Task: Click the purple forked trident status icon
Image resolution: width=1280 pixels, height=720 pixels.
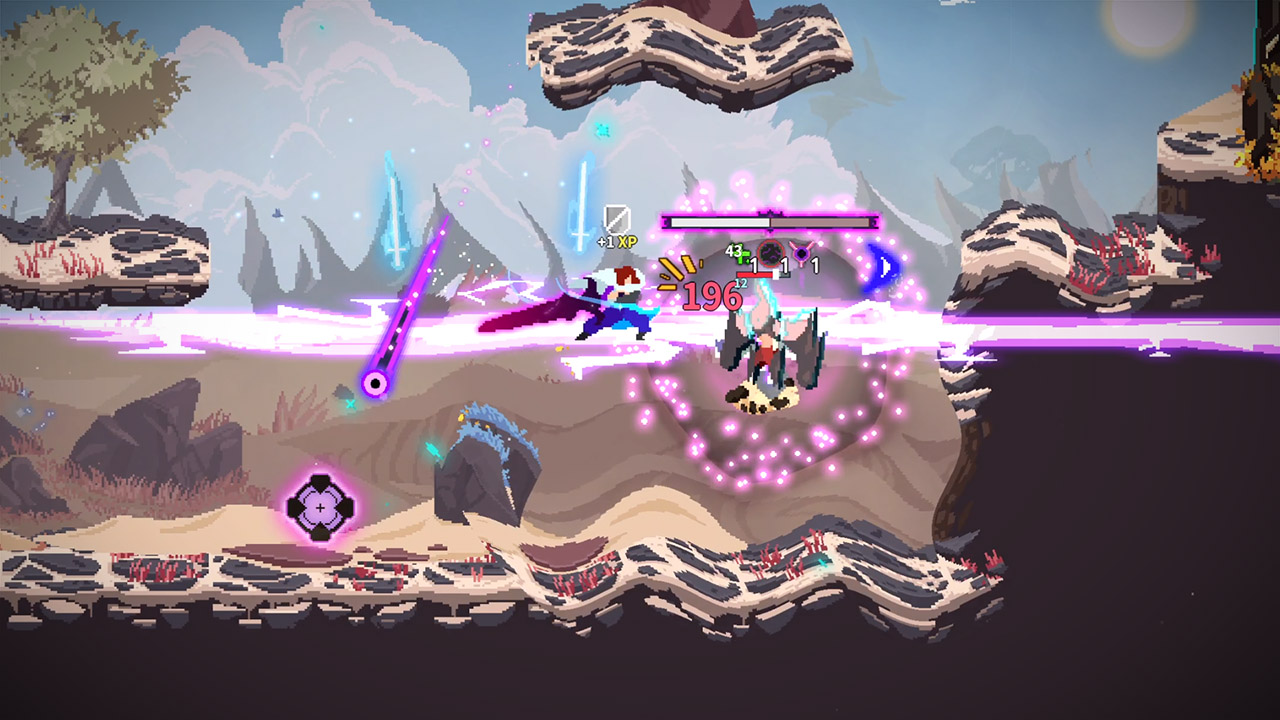Action: click(801, 253)
